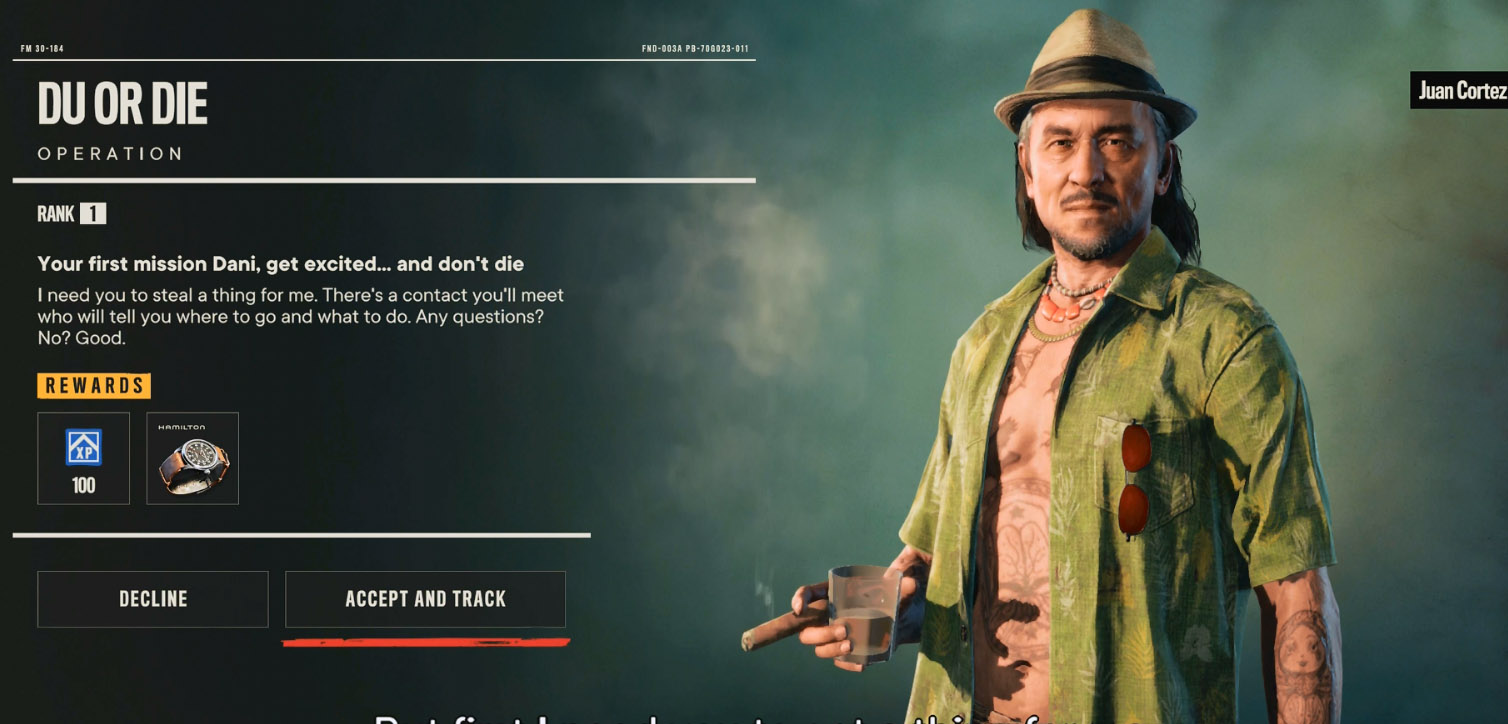The image size is (1508, 724).
Task: Decline the Du or Die operation
Action: (152, 598)
